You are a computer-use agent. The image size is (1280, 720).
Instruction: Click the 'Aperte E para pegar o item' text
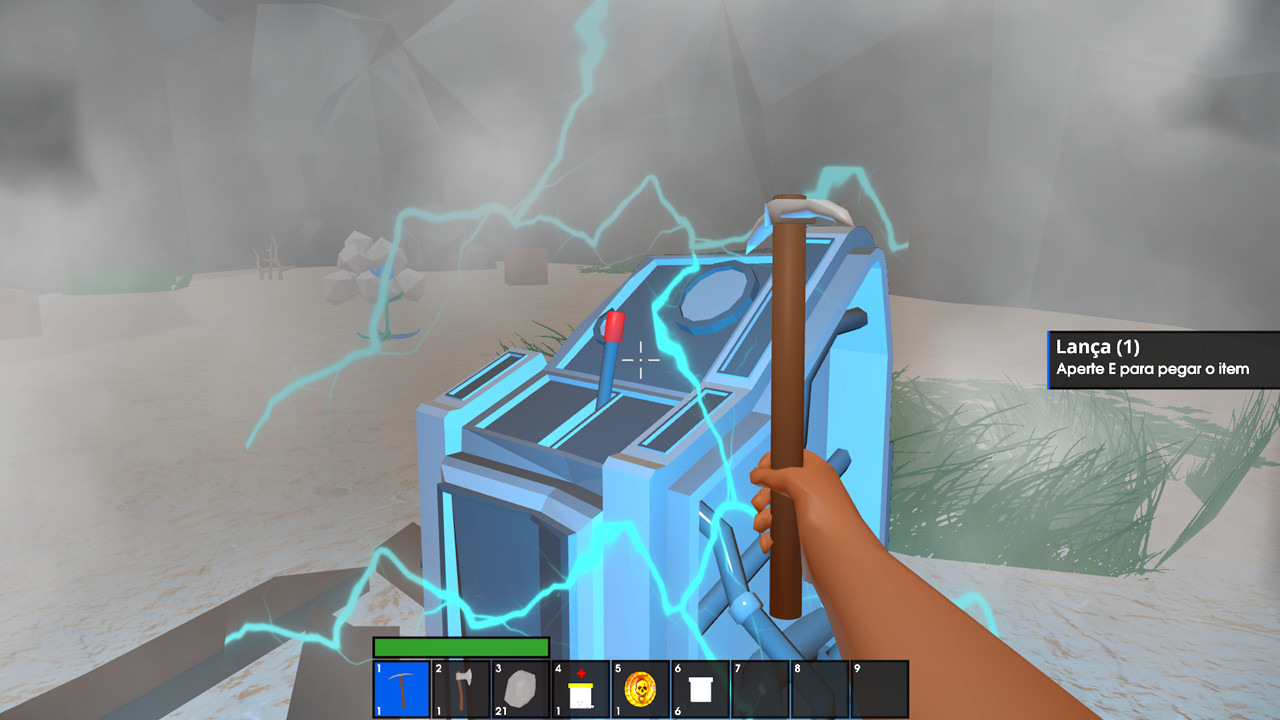click(x=1152, y=369)
